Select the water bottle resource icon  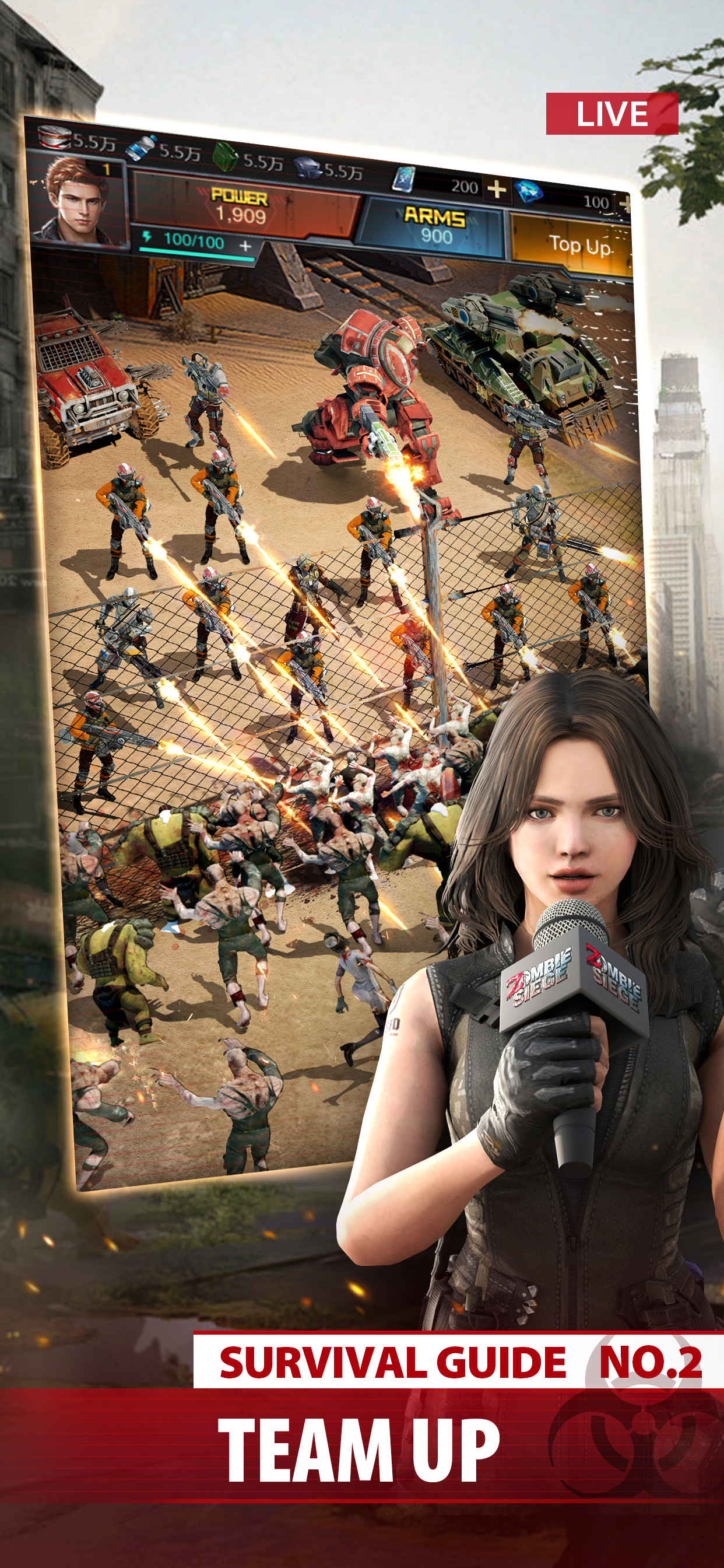pyautogui.click(x=141, y=148)
